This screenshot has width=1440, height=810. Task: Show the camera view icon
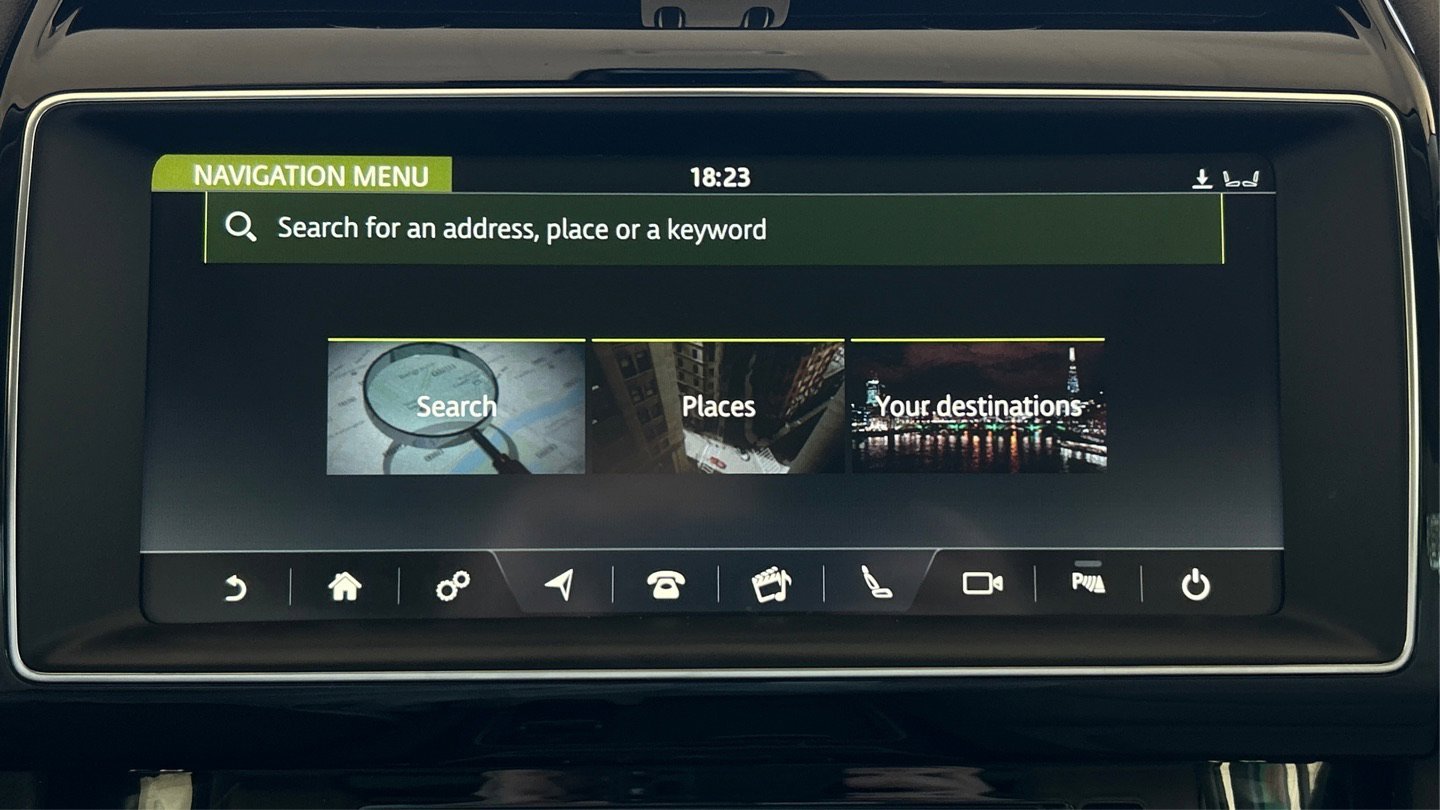pyautogui.click(x=982, y=583)
